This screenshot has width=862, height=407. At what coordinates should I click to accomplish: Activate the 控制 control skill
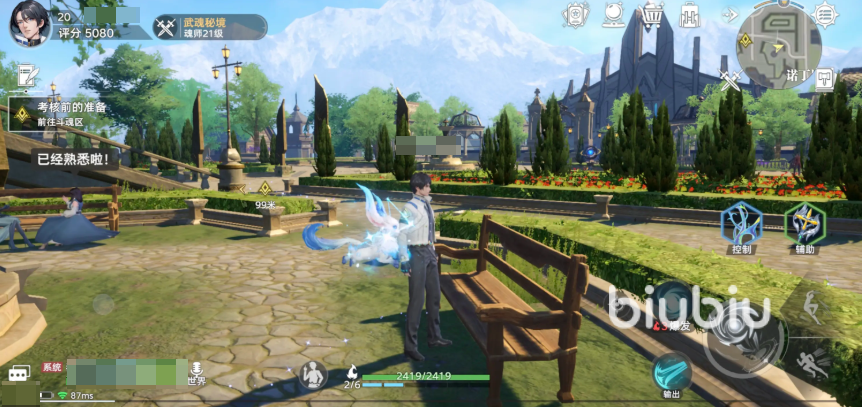740,224
